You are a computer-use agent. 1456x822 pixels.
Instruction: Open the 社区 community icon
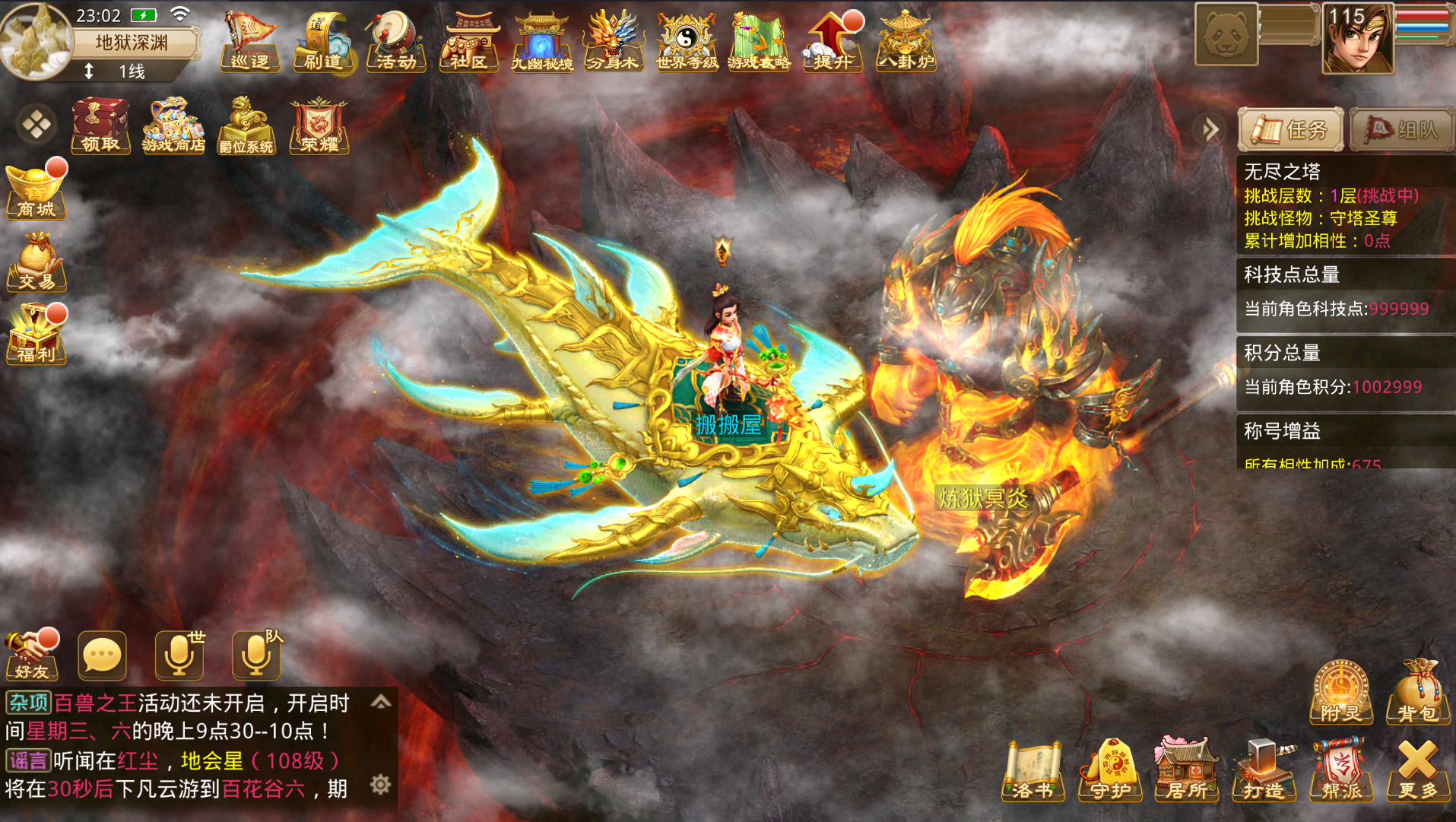[x=468, y=42]
